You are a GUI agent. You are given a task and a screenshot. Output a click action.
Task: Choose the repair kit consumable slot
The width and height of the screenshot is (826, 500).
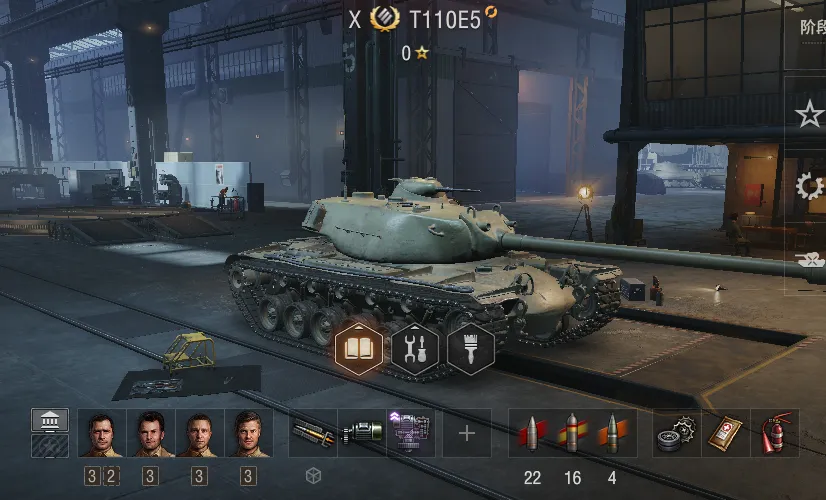click(x=677, y=433)
